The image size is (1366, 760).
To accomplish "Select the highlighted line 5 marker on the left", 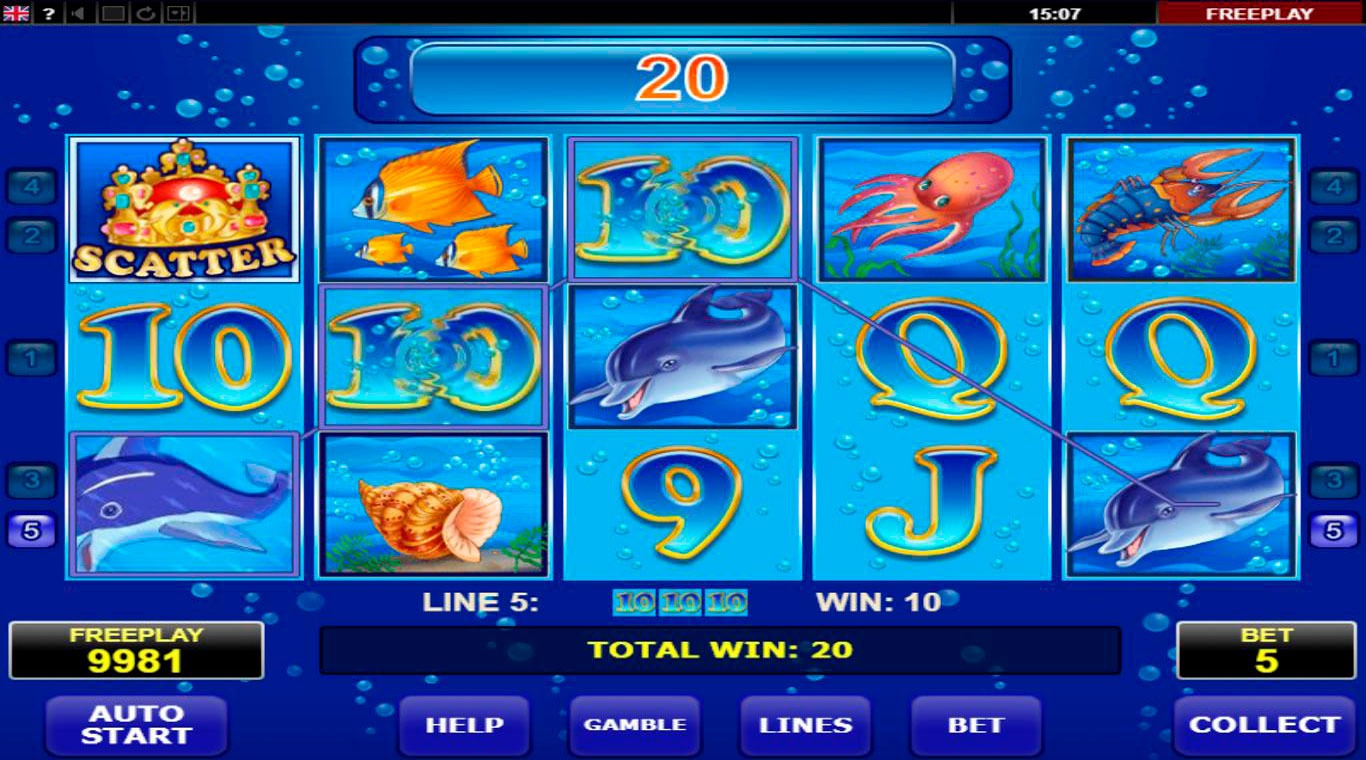I will [x=32, y=530].
